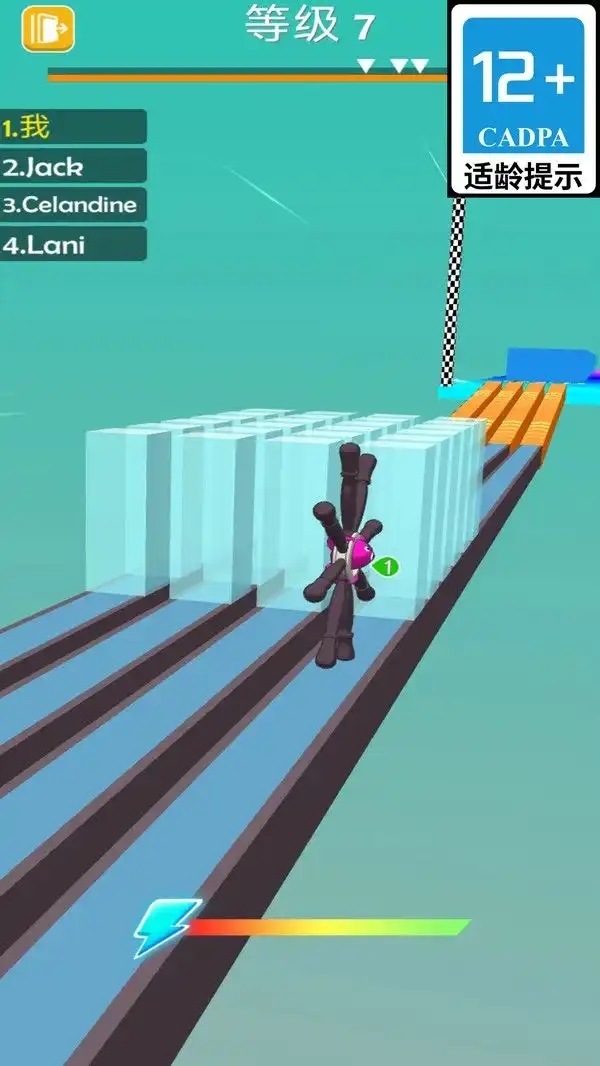
Task: Activate the lightning bolt boost icon
Action: click(159, 928)
